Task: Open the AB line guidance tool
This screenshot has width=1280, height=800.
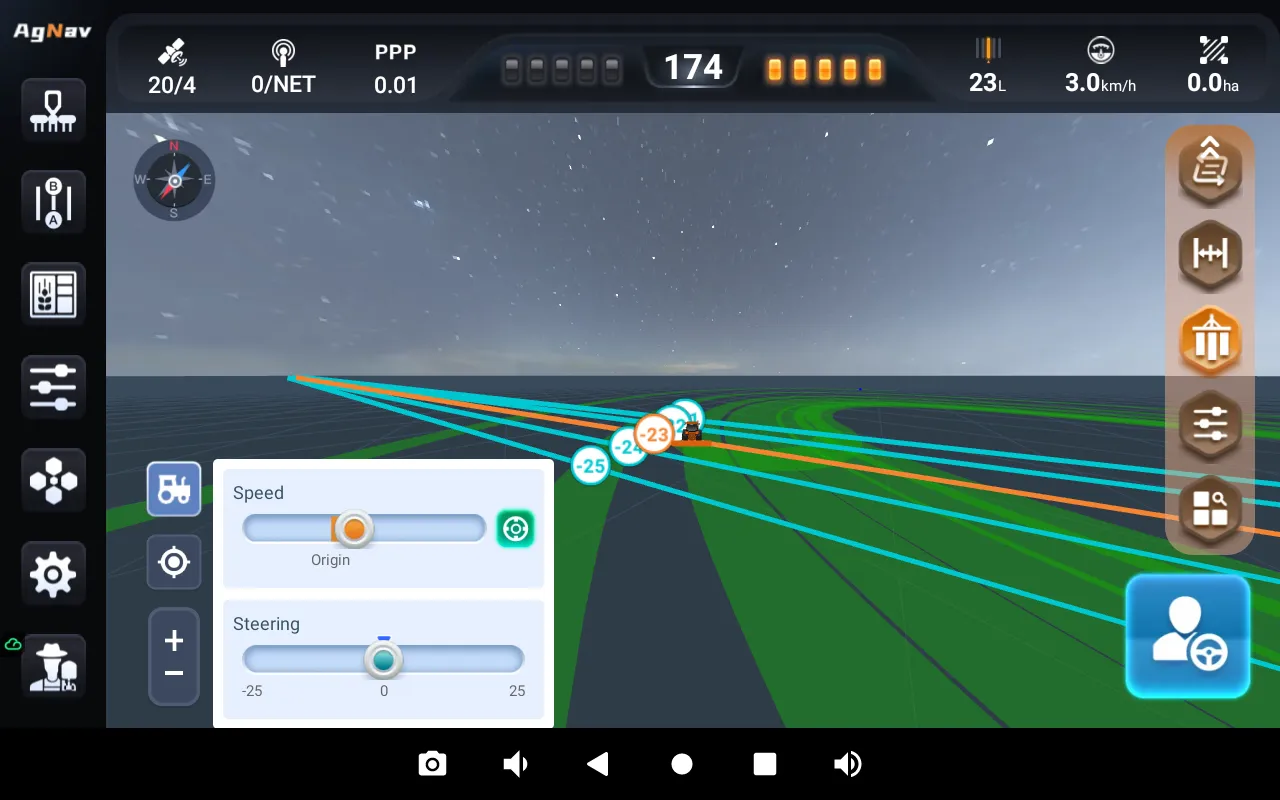Action: (52, 202)
